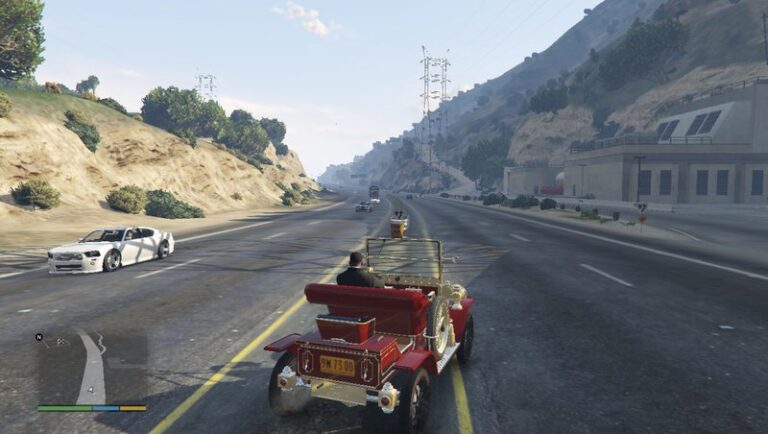
Task: Select the checkered flag marker on the minimap
Action: pos(61,341)
